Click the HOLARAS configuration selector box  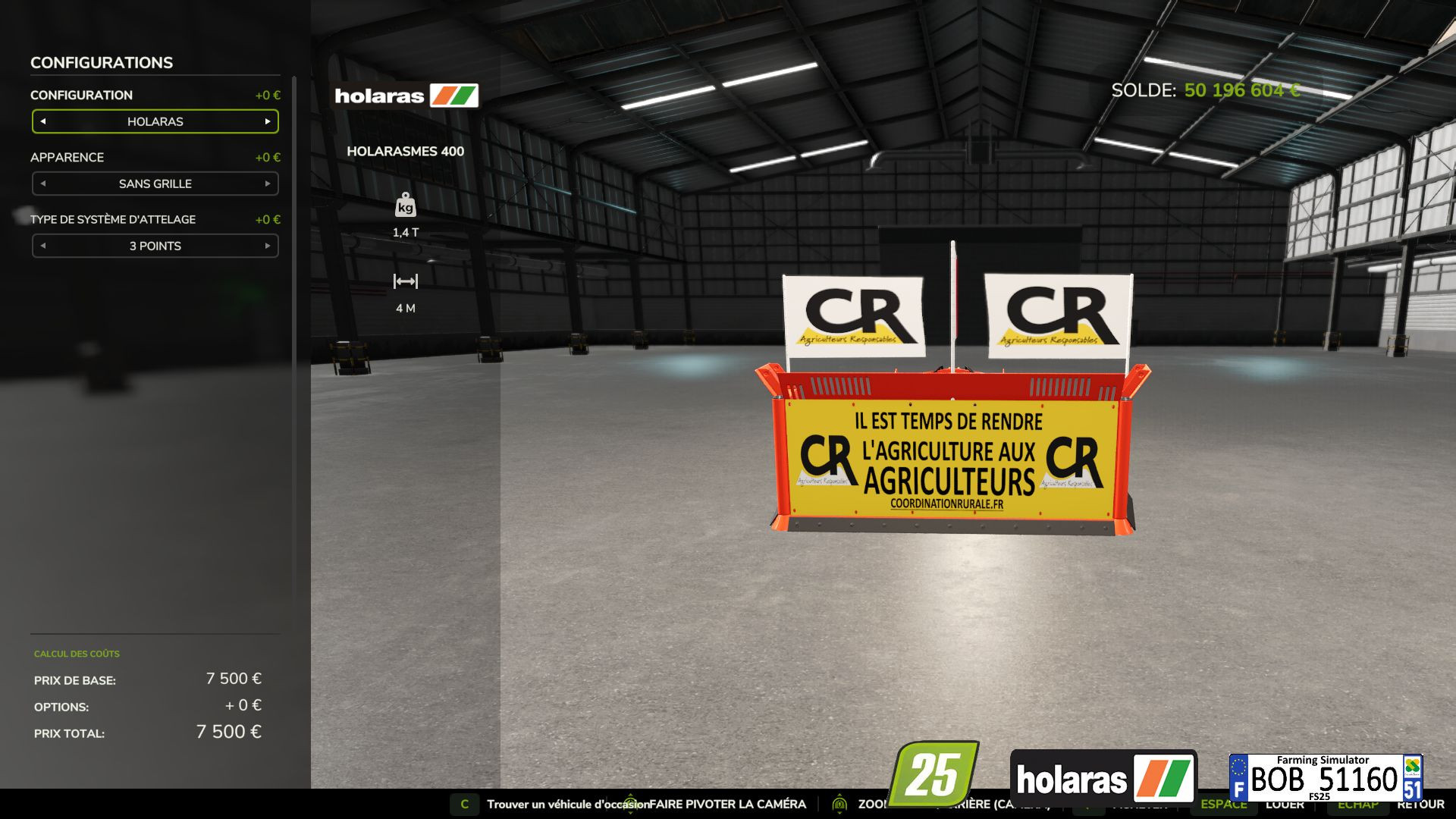pyautogui.click(x=155, y=121)
